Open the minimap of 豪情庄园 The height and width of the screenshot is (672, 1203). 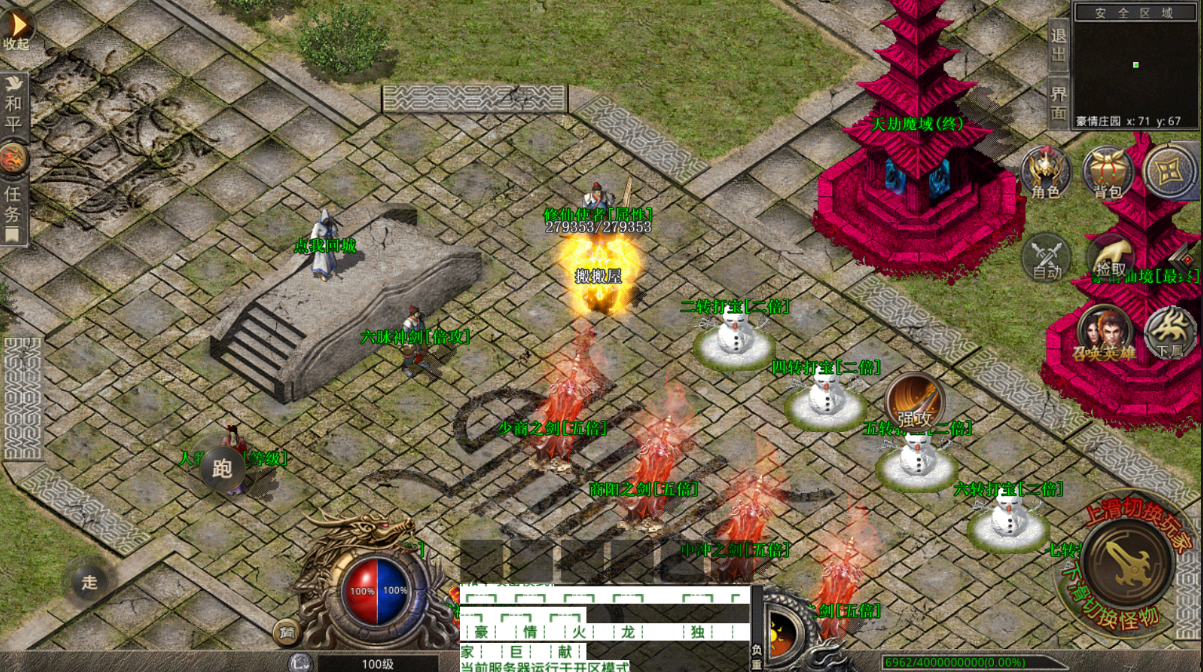coord(1136,64)
